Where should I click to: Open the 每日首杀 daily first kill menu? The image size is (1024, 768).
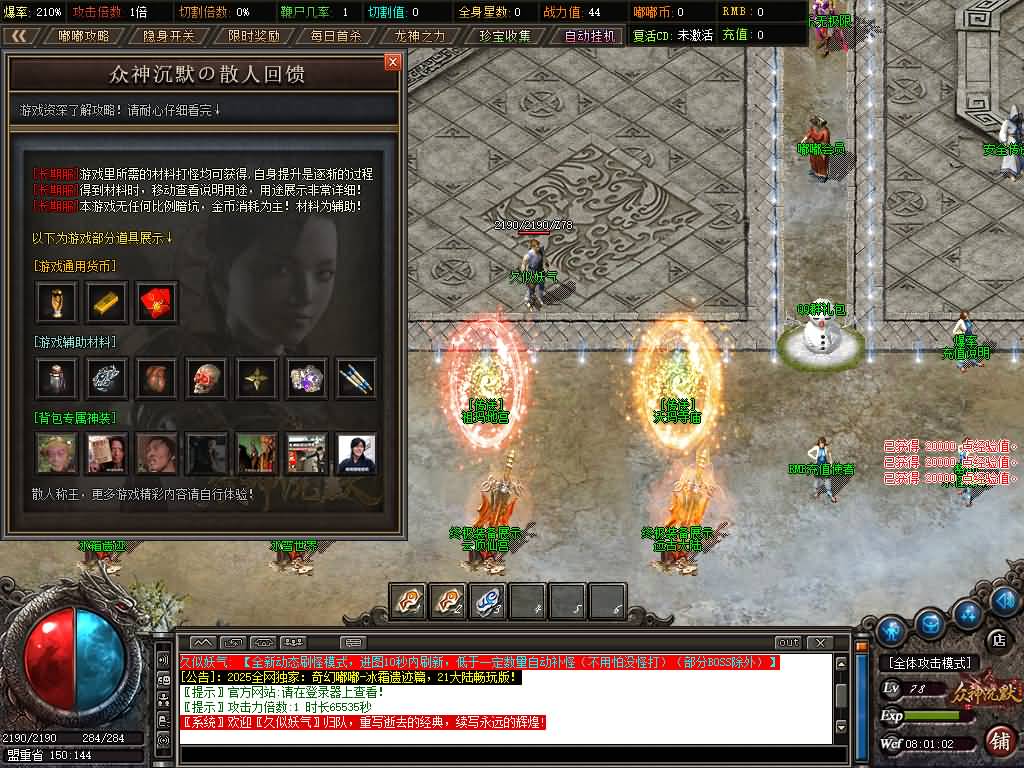point(336,36)
